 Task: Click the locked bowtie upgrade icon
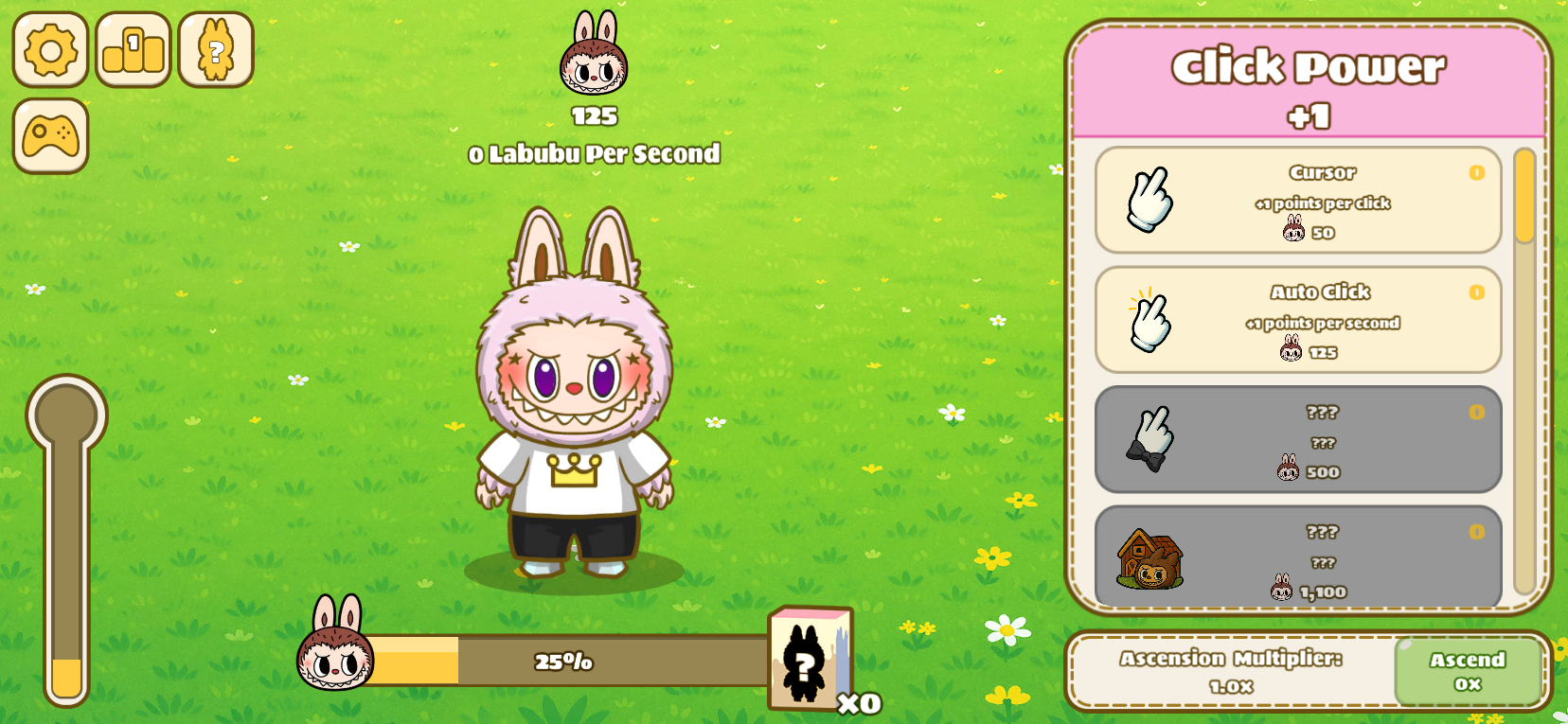pyautogui.click(x=1148, y=441)
